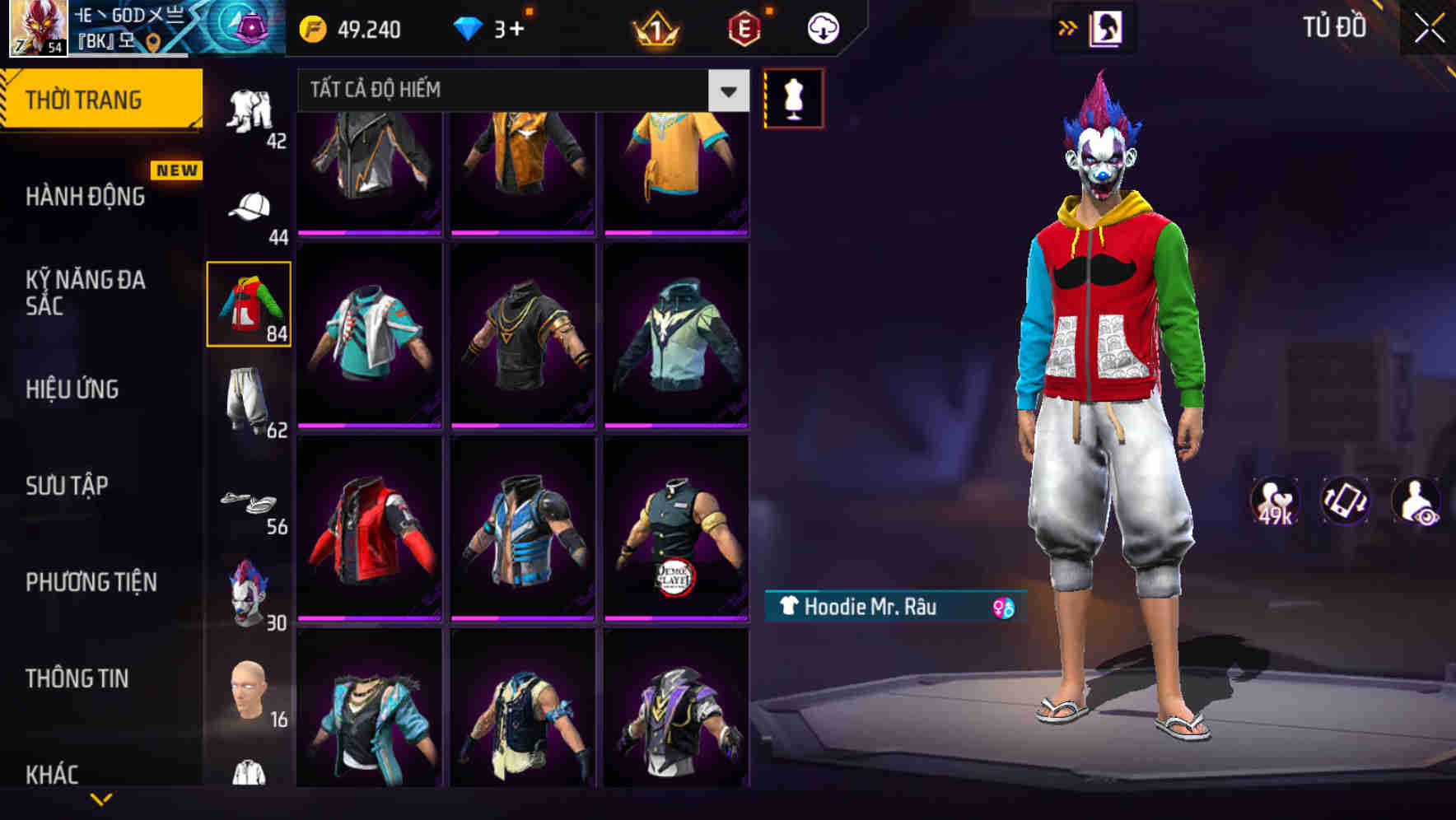The width and height of the screenshot is (1456, 820).
Task: Click the mannequin preset outfit icon
Action: pyautogui.click(x=793, y=99)
